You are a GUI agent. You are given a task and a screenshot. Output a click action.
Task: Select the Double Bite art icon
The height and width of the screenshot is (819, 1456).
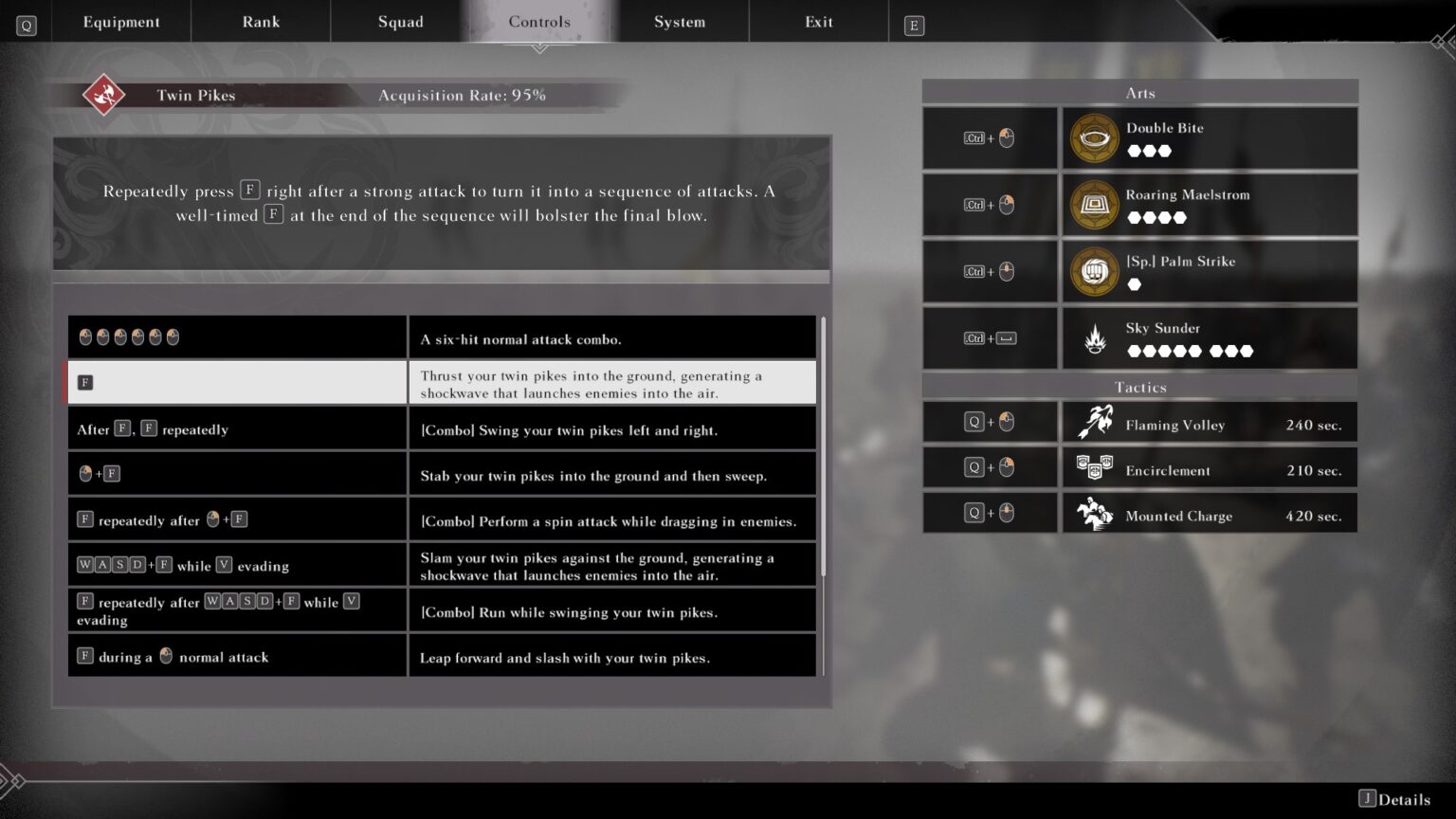tap(1095, 136)
